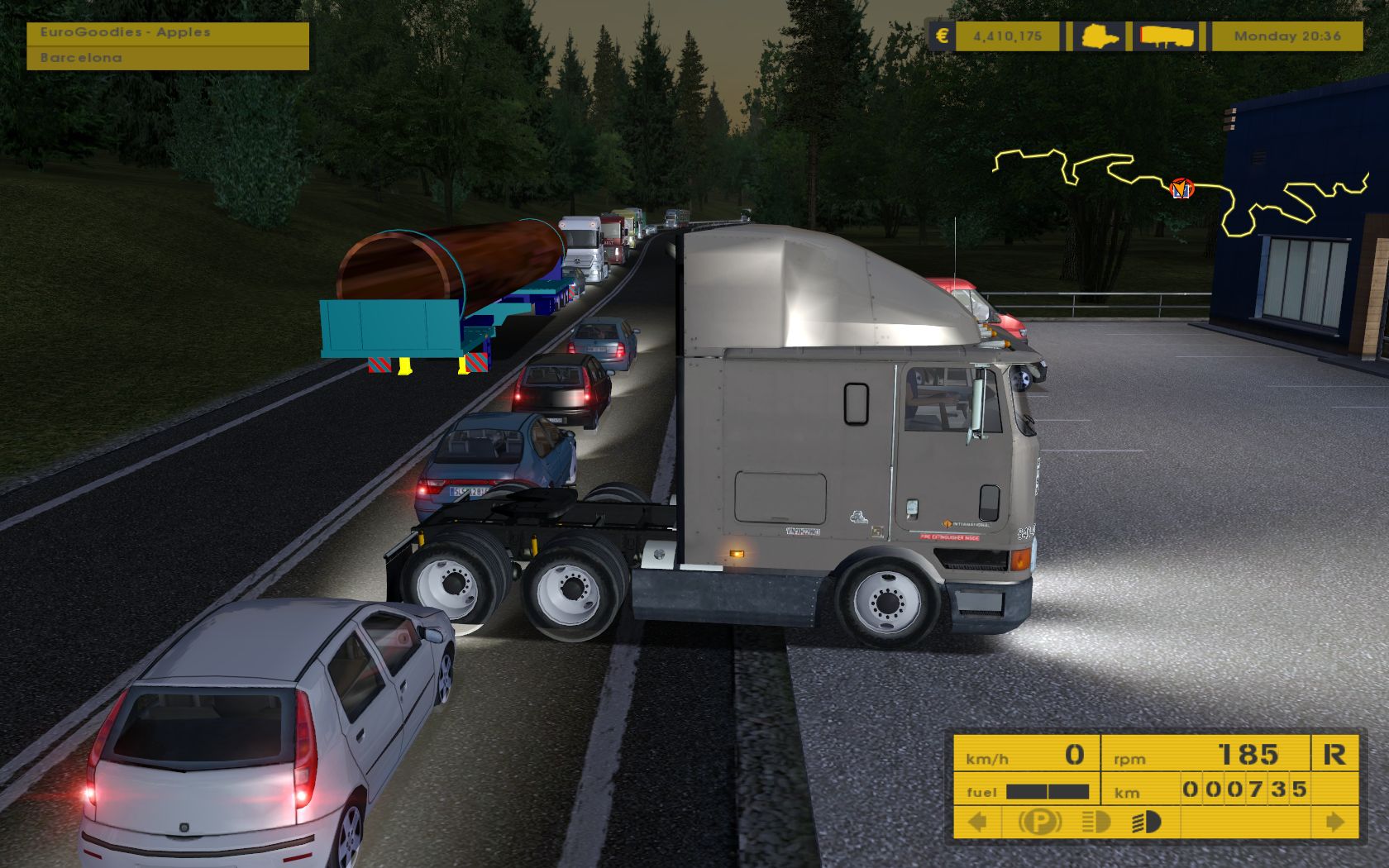This screenshot has width=1389, height=868.
Task: Click the red position marker on route map
Action: coord(1182,188)
